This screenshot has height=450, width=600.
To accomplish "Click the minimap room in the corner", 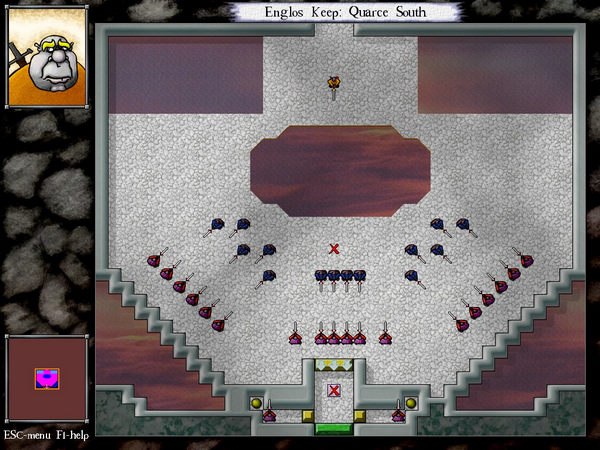I will click(46, 378).
